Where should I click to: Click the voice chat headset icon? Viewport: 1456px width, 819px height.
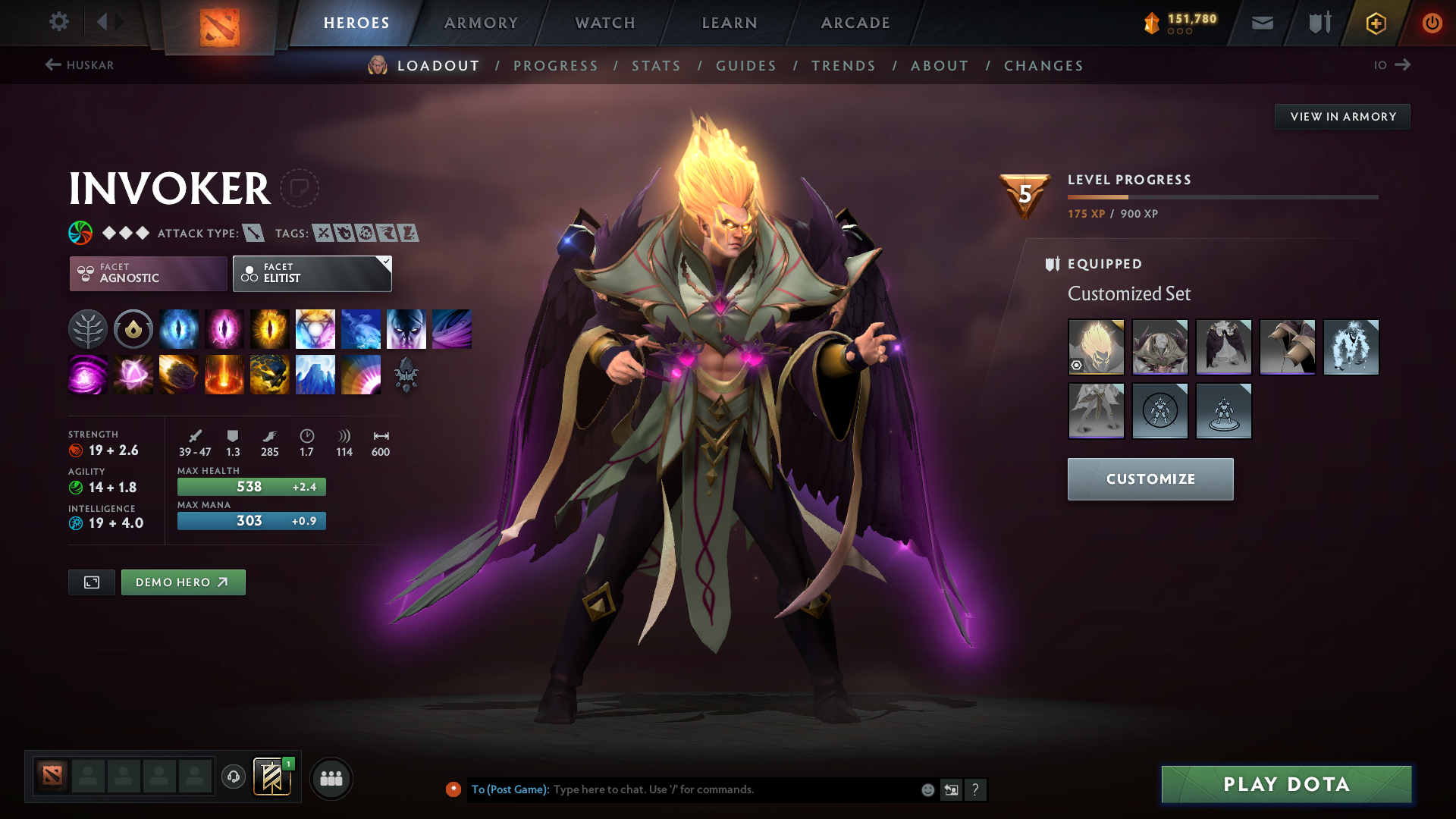click(x=233, y=778)
